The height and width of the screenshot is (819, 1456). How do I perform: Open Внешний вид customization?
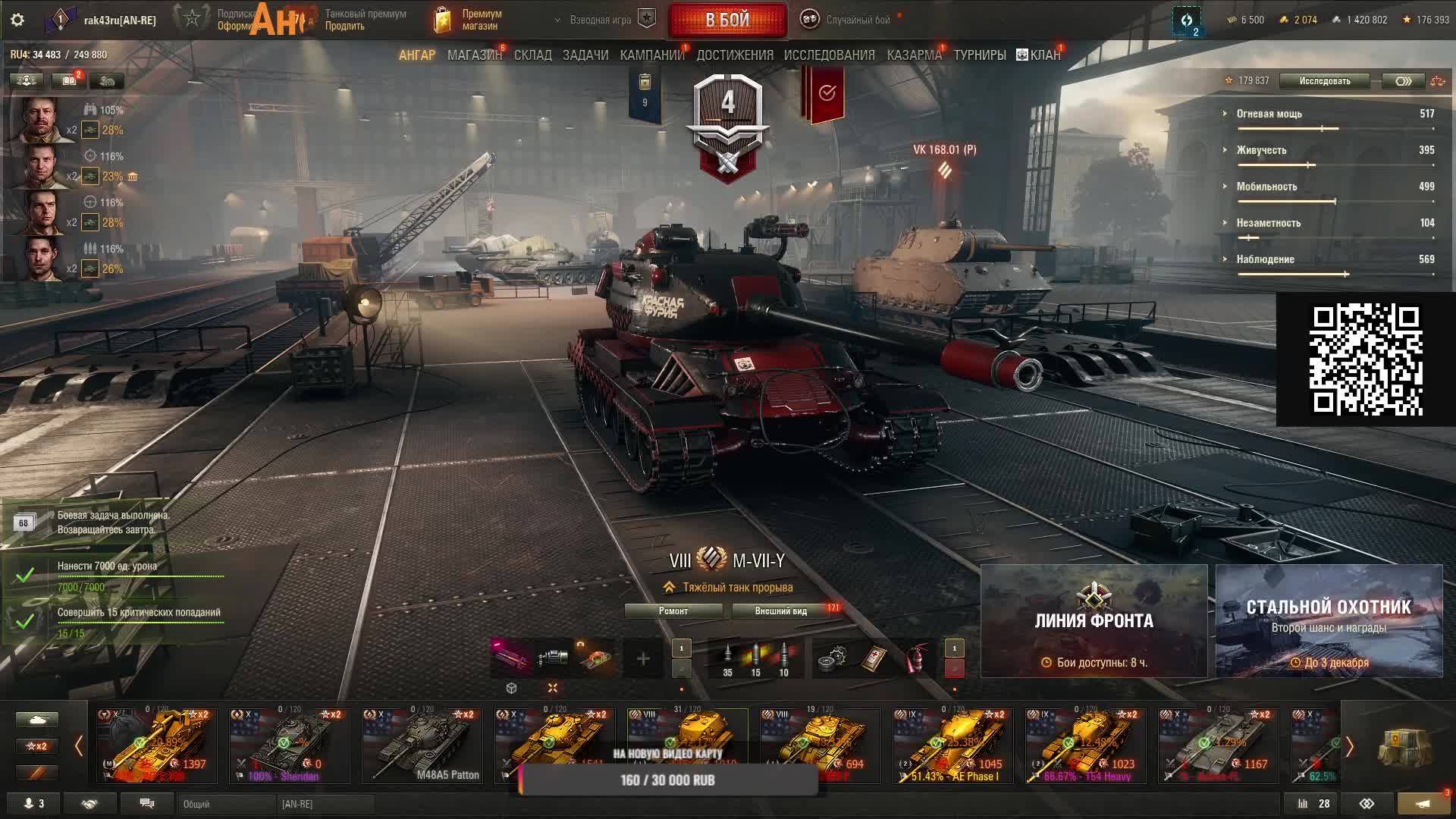[781, 611]
